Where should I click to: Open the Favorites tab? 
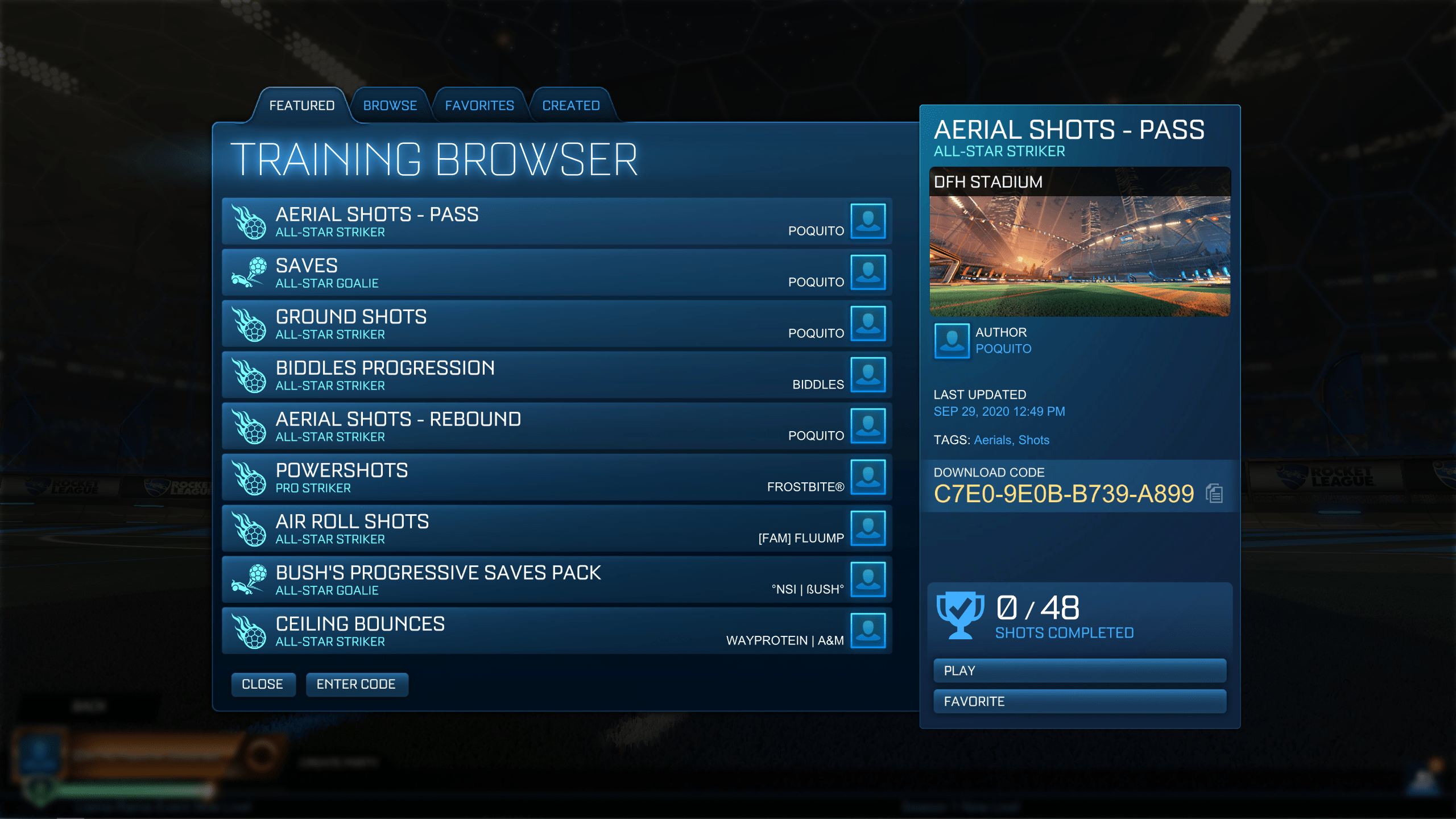point(479,105)
